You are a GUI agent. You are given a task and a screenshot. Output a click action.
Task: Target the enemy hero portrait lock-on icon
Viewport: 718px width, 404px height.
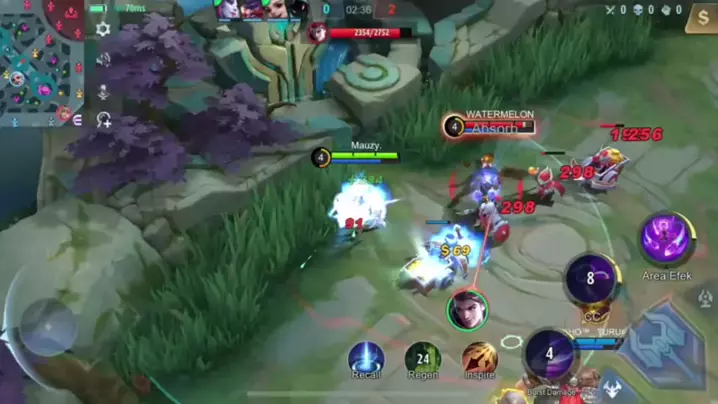[467, 309]
